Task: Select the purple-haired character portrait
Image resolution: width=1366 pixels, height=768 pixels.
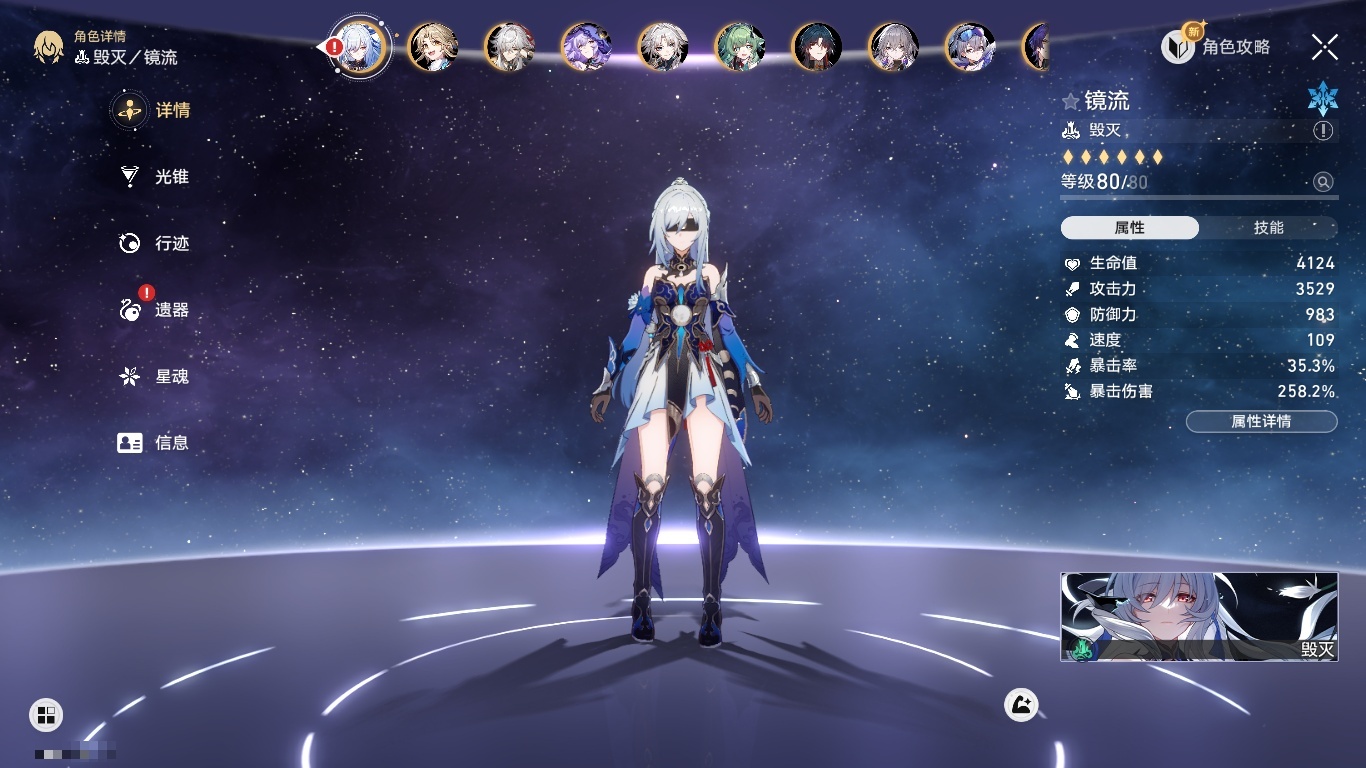Action: click(x=586, y=47)
